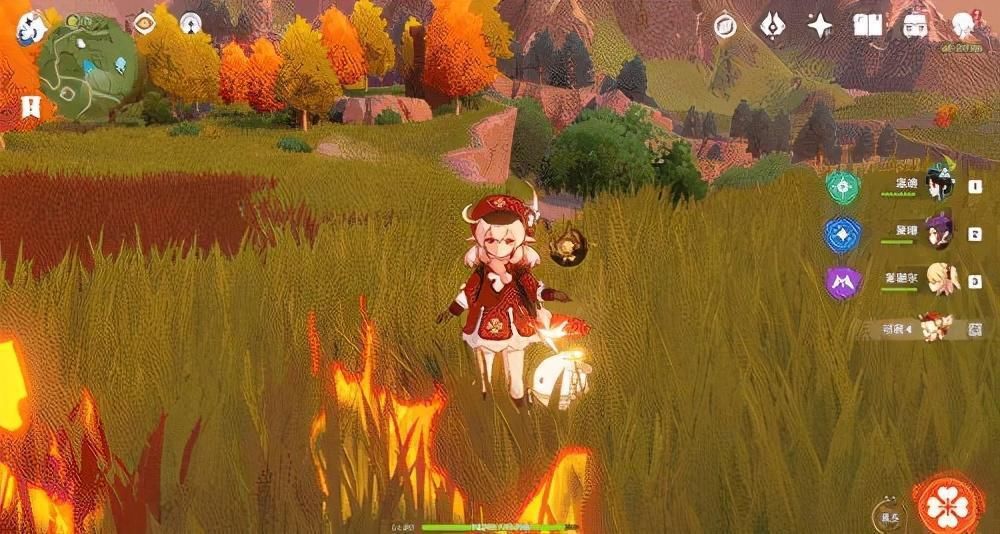Switch to the blonde third party member
Viewport: 1000px width, 534px height.
coord(940,280)
